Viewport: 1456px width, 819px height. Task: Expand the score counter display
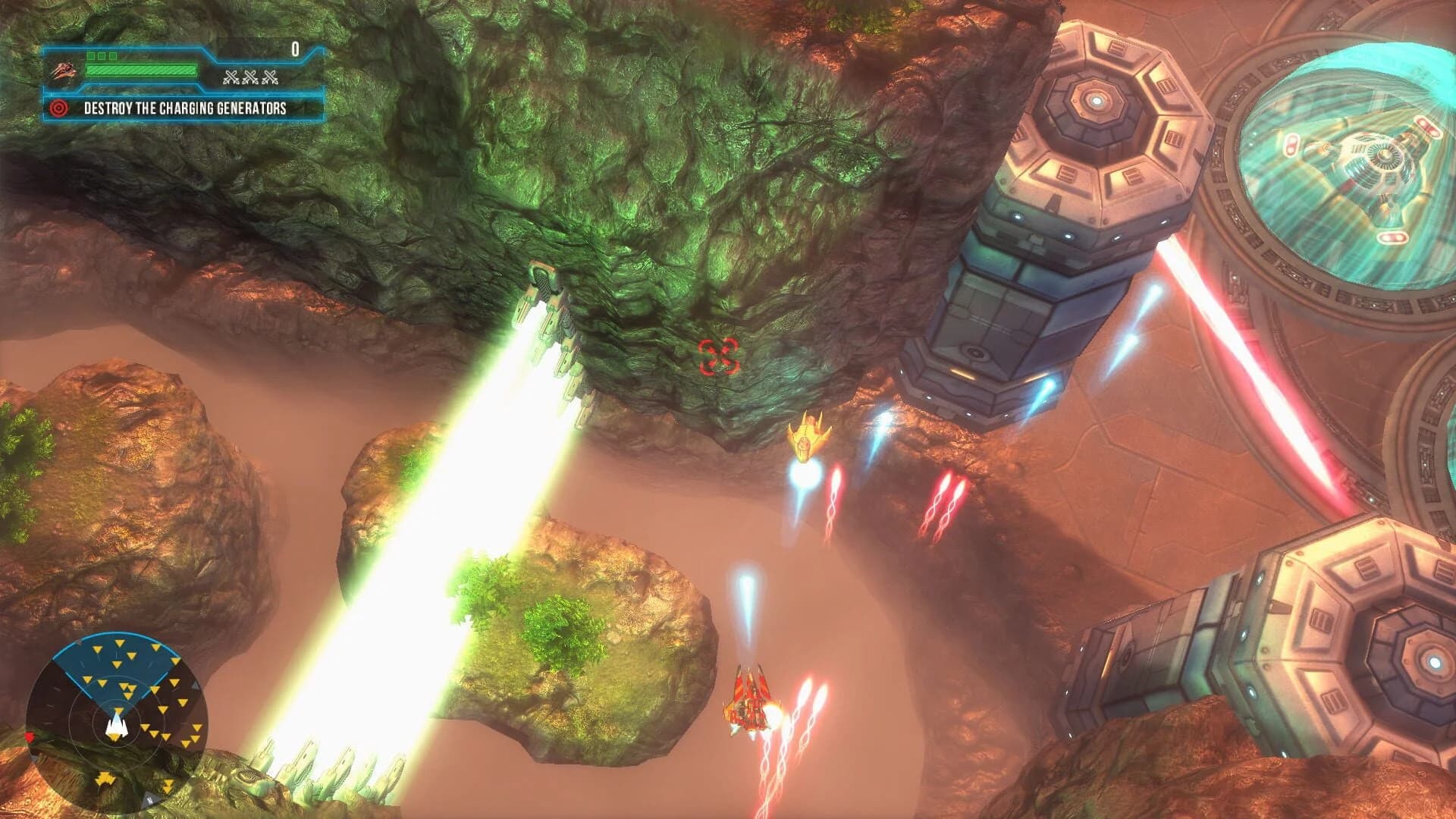pos(294,49)
